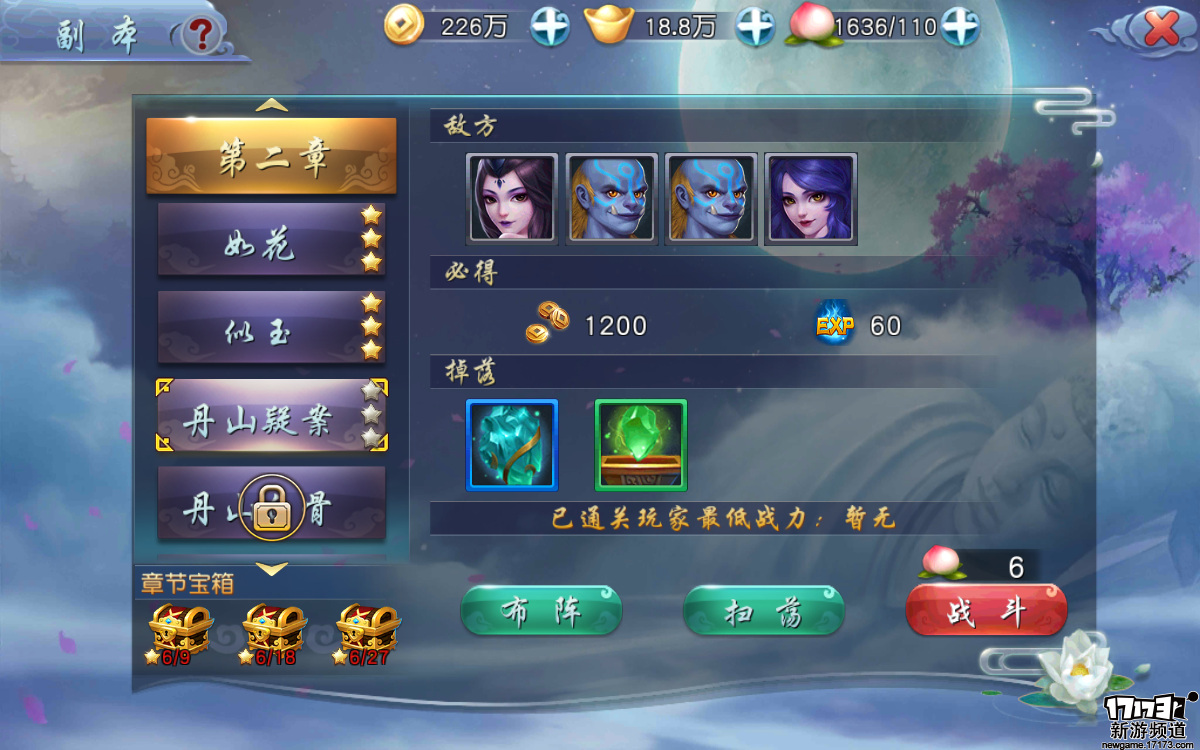Open the 6/18 star chapter chest
Viewport: 1200px width, 750px height.
[x=273, y=632]
